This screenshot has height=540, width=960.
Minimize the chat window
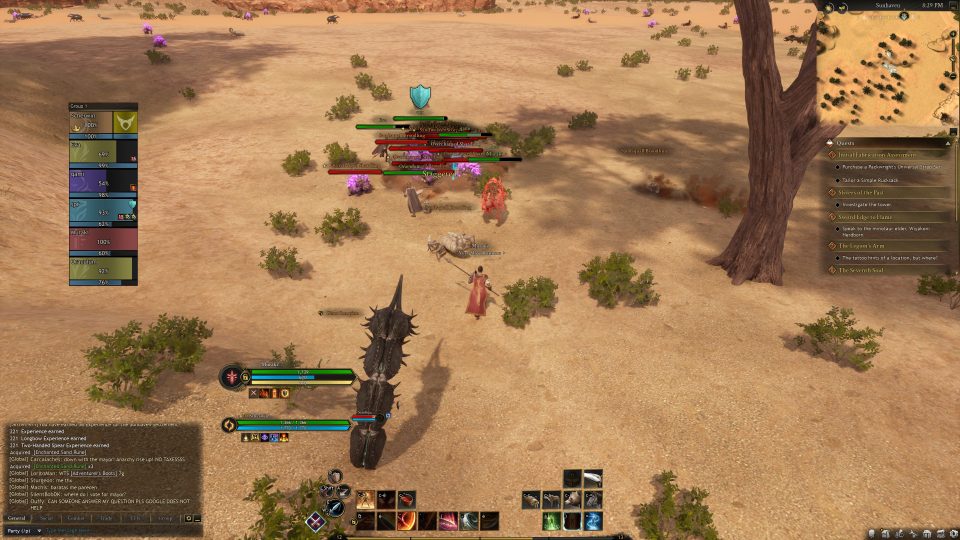(197, 518)
